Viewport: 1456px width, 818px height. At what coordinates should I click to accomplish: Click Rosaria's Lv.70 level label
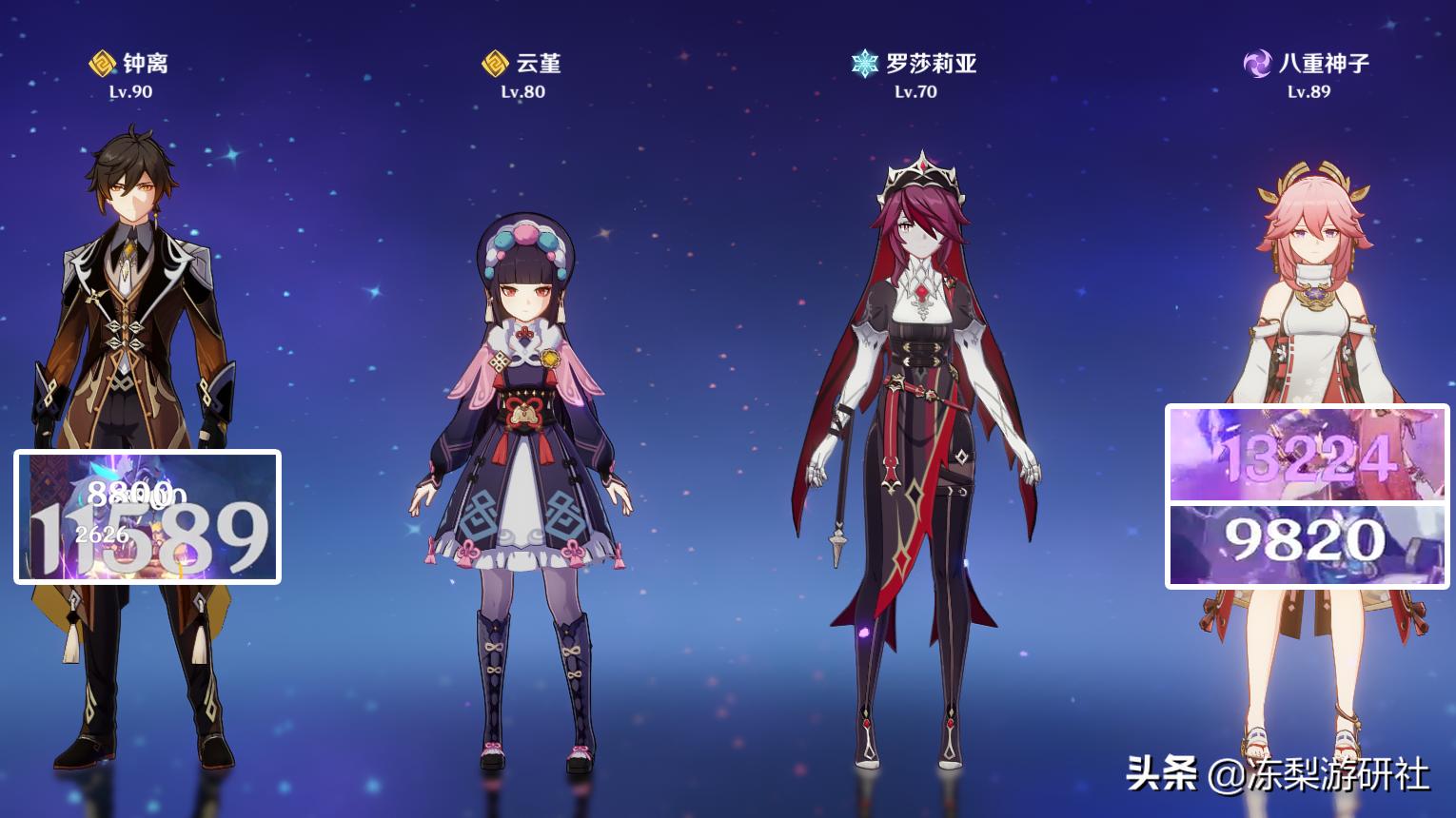tap(915, 91)
